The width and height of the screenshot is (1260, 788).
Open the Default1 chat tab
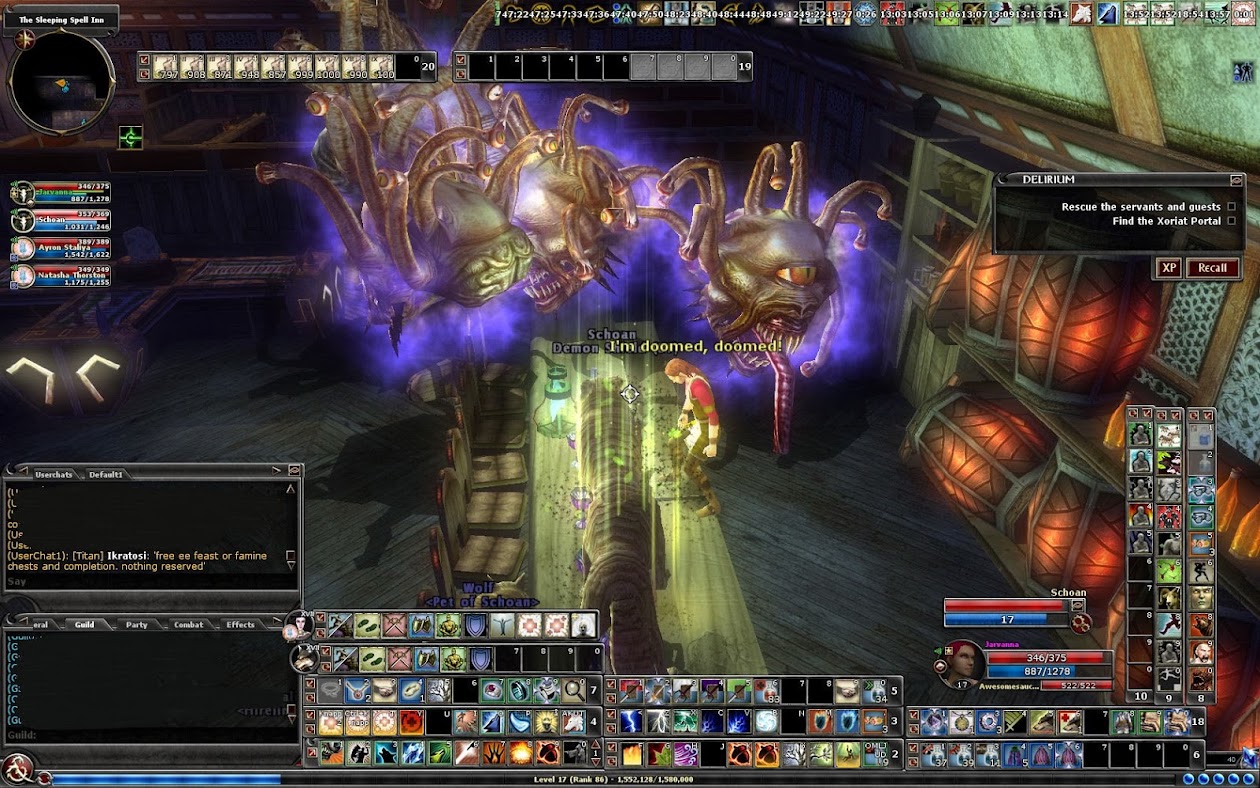point(106,474)
